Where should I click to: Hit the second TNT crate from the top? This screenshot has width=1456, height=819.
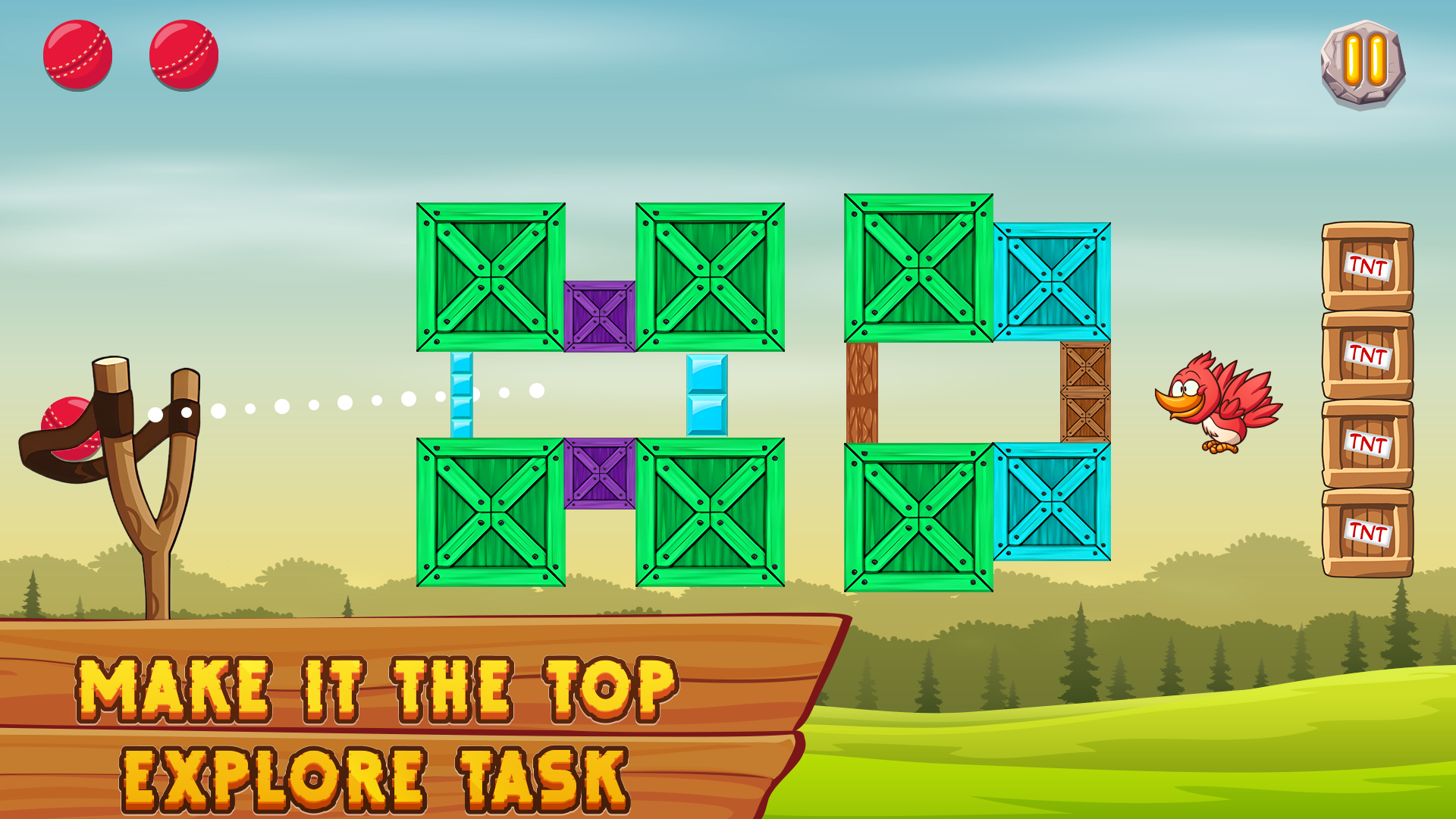click(x=1365, y=354)
